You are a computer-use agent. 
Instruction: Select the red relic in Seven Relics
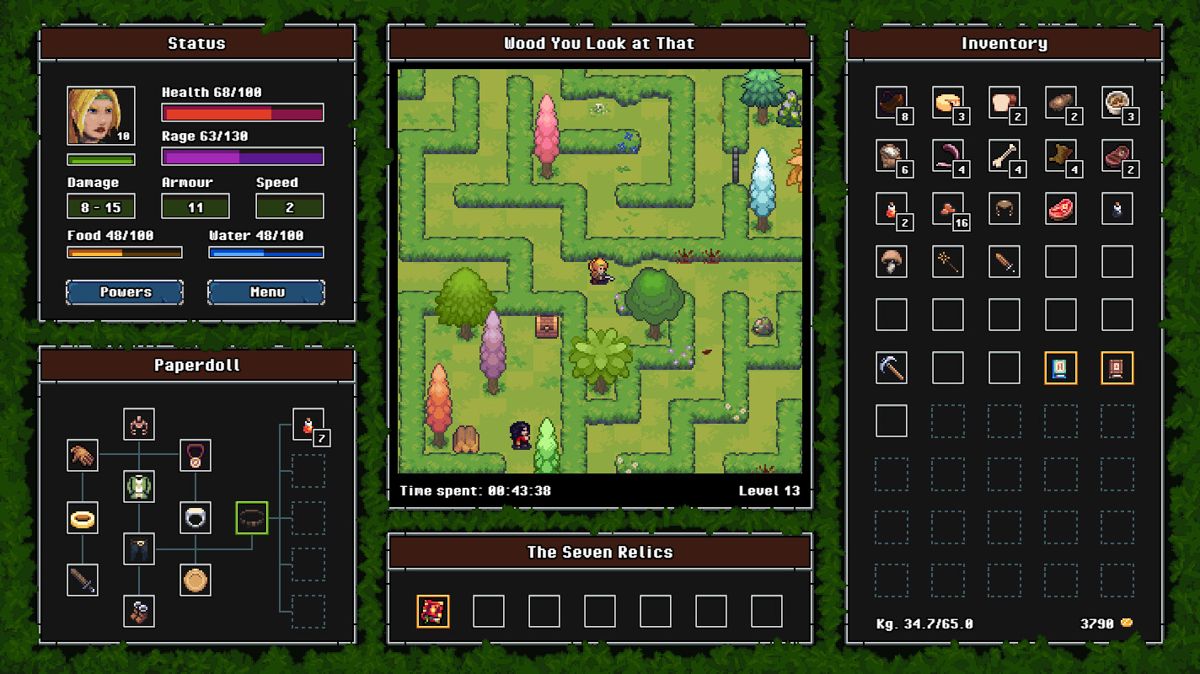[433, 611]
